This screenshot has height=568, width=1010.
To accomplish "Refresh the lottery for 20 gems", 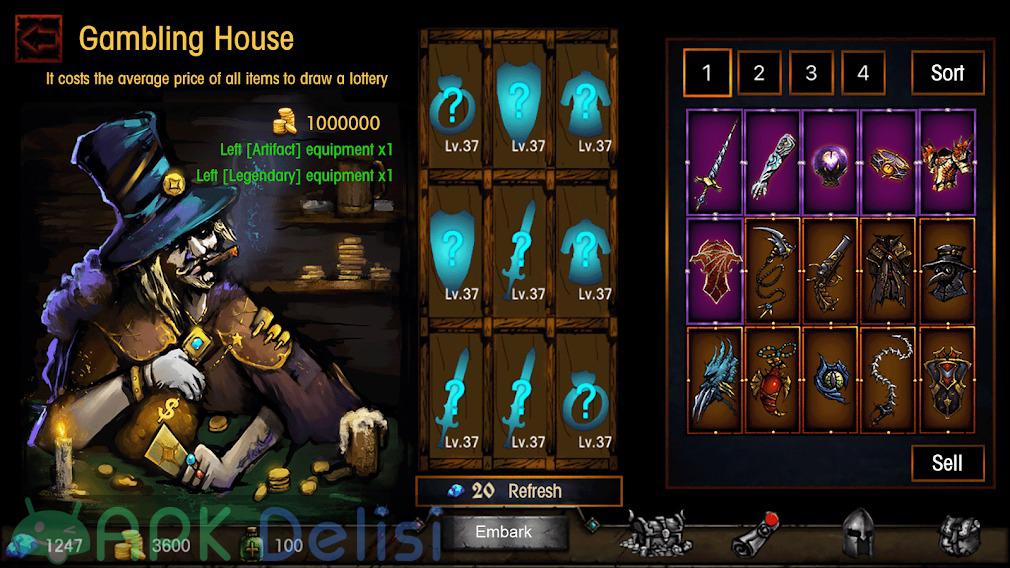I will [519, 491].
